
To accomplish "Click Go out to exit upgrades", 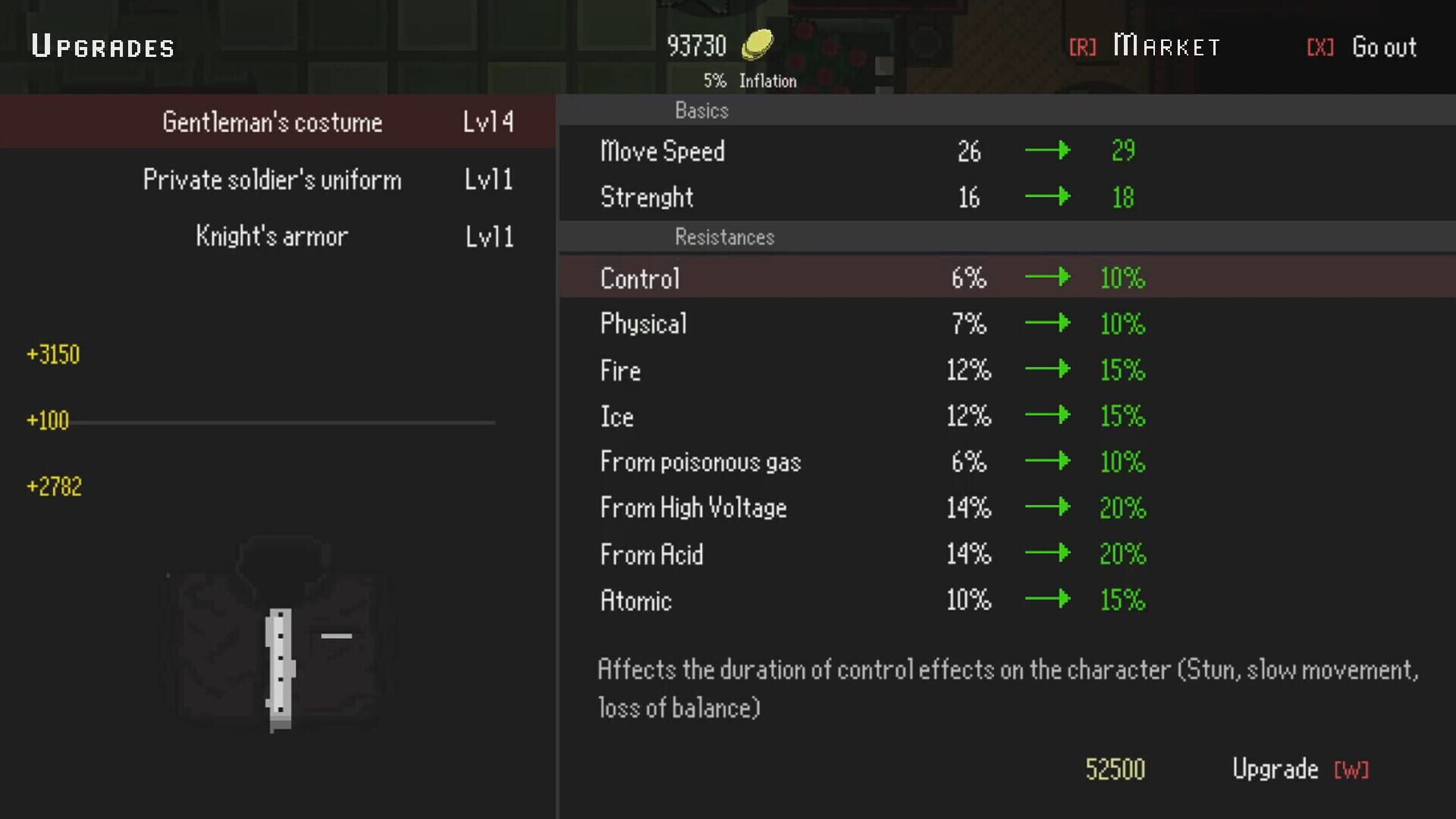I will 1384,46.
